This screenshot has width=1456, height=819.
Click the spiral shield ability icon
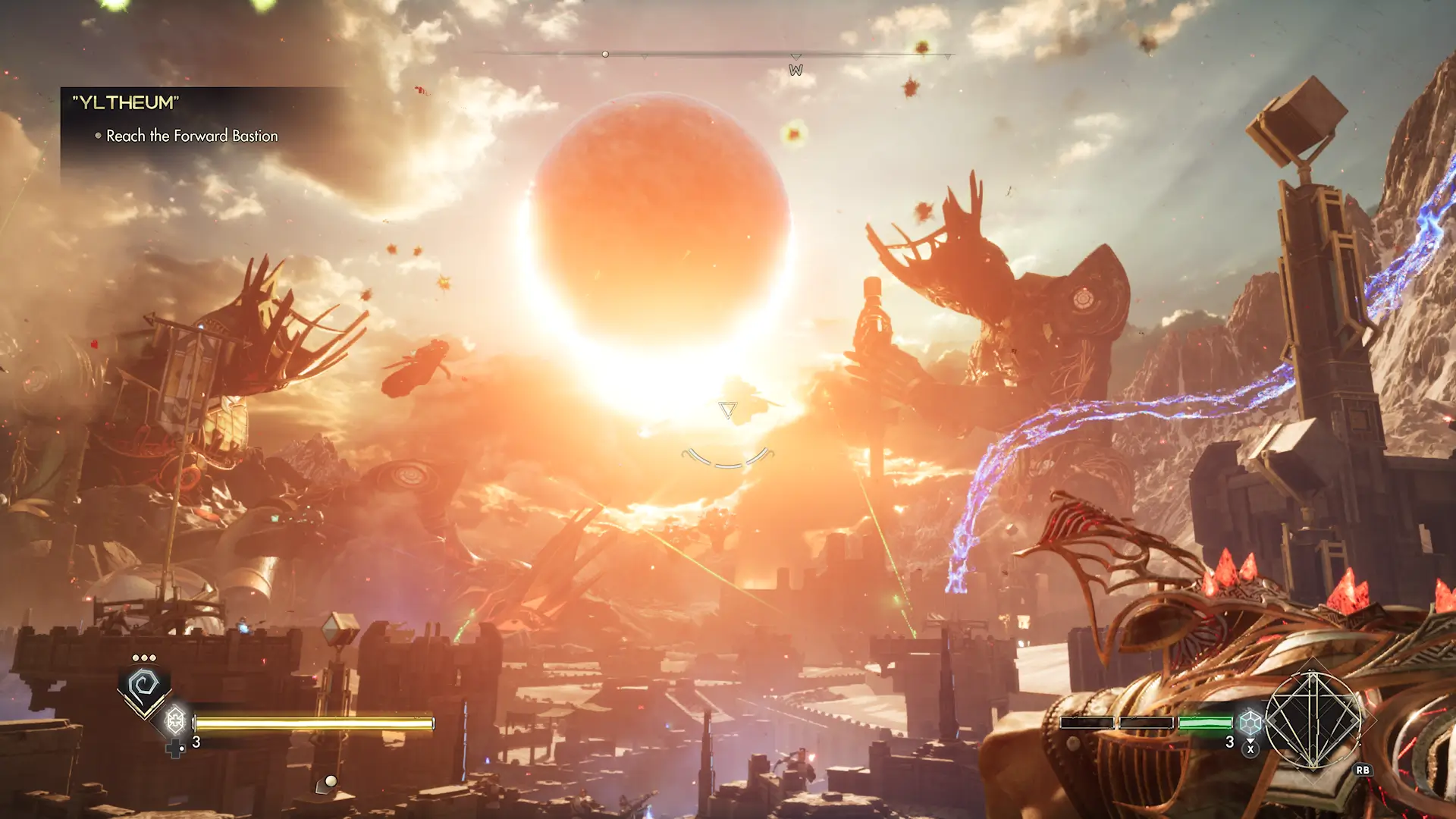[143, 686]
